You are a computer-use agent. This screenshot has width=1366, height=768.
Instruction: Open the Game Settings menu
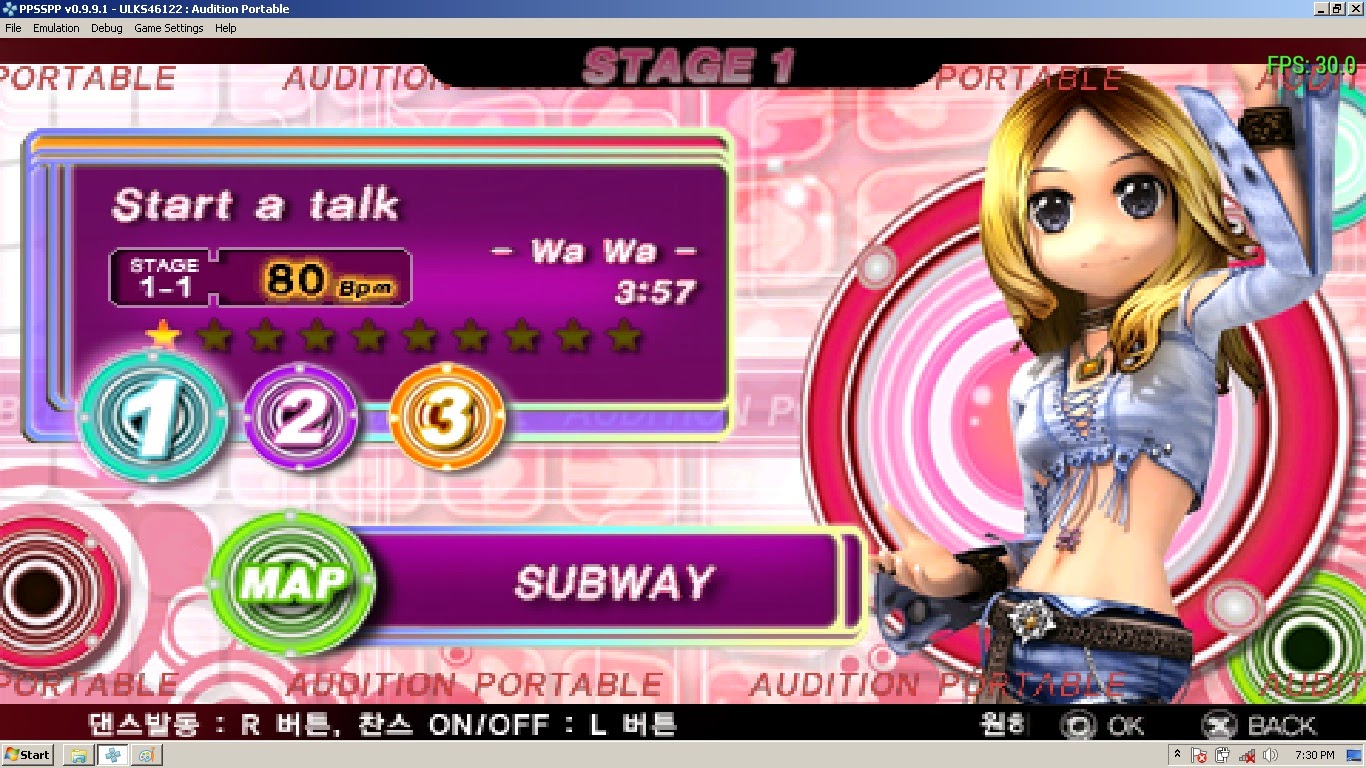pyautogui.click(x=169, y=28)
